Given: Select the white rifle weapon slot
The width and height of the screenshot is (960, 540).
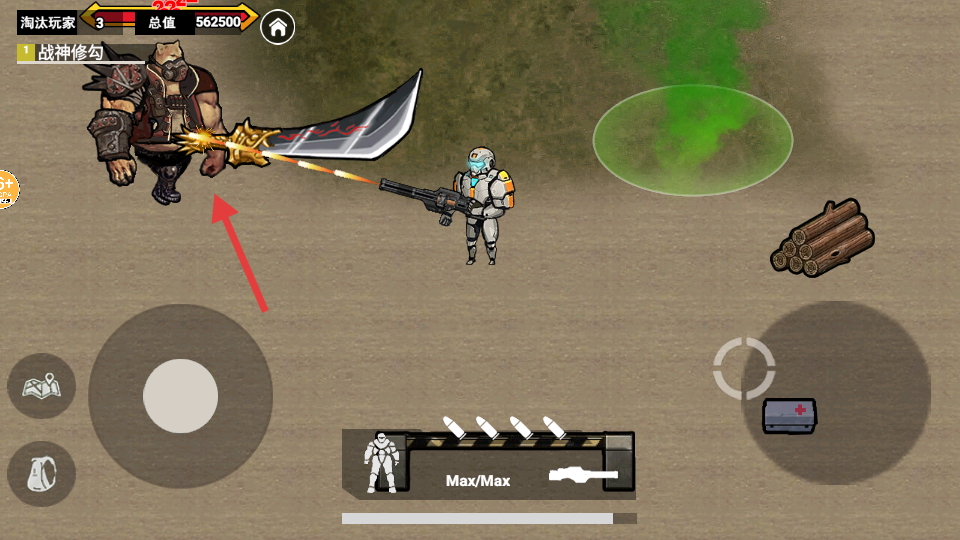Looking at the screenshot, I should pos(583,473).
